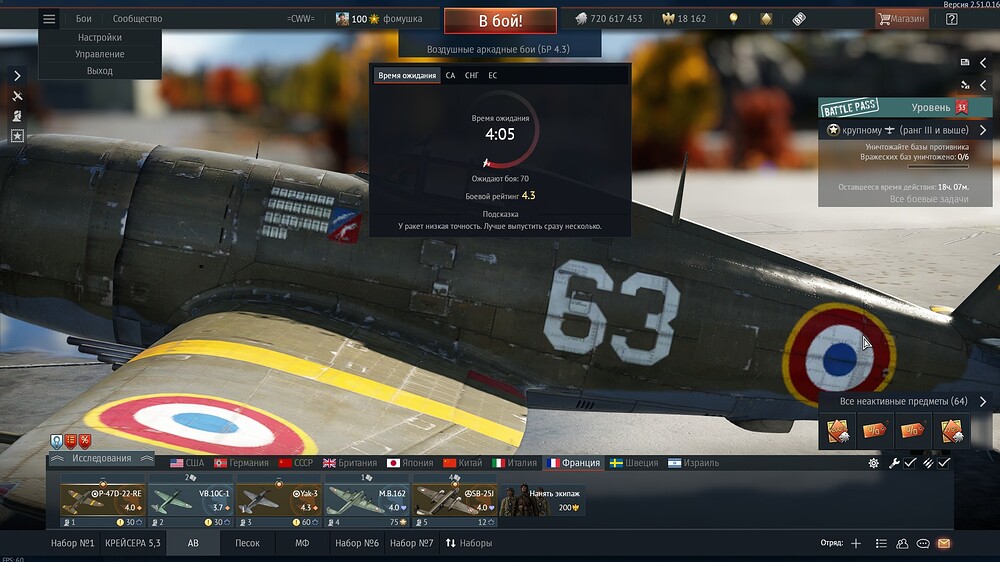
Task: Switch to the СНГ queue tab
Action: point(472,75)
